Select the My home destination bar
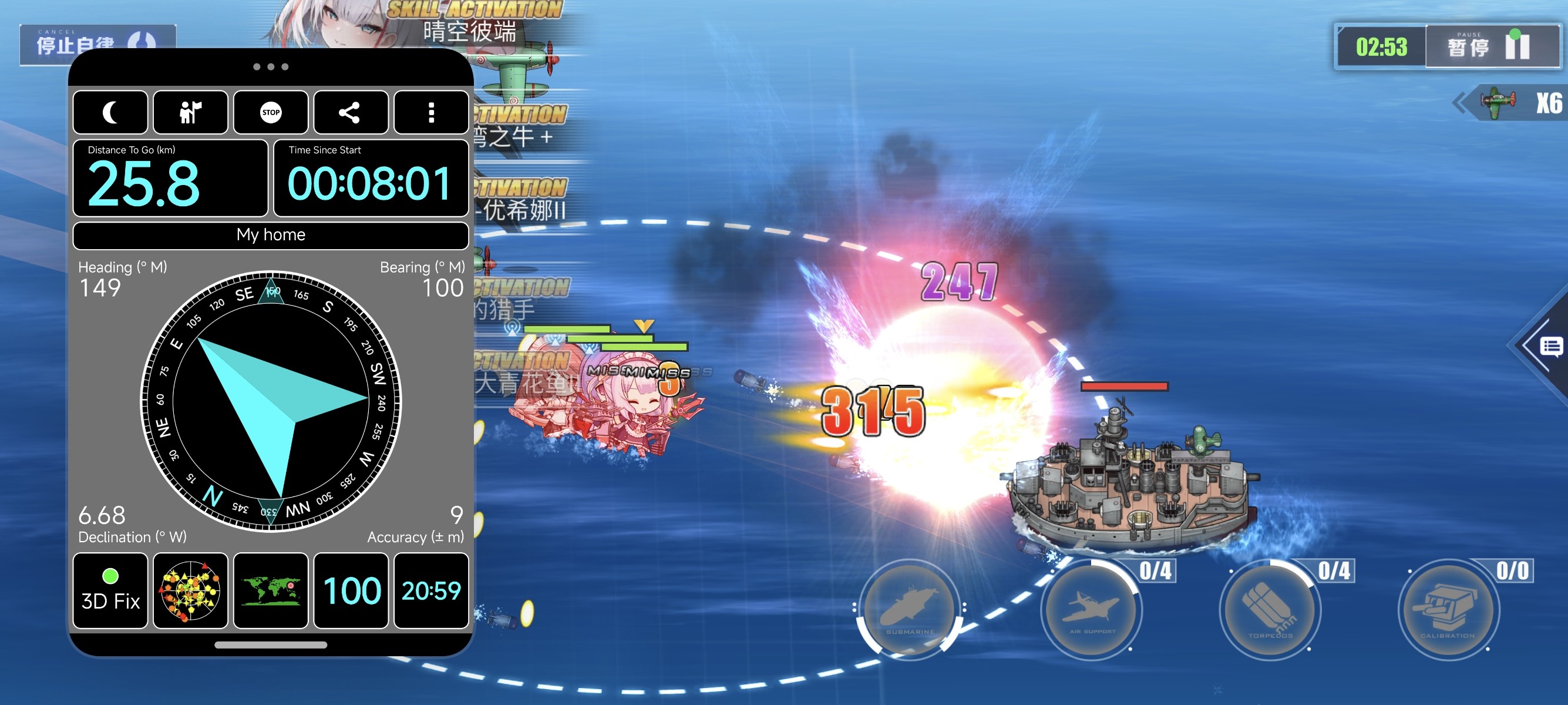Screen dimensions: 1568x705 pyautogui.click(x=271, y=235)
